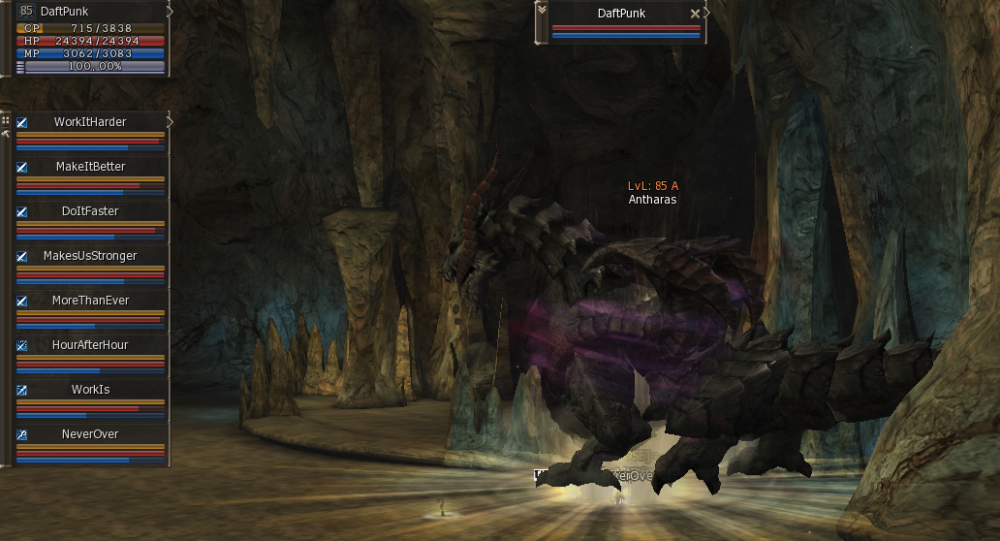Expand the target window double-chevron
The width and height of the screenshot is (1000, 541).
(x=541, y=9)
